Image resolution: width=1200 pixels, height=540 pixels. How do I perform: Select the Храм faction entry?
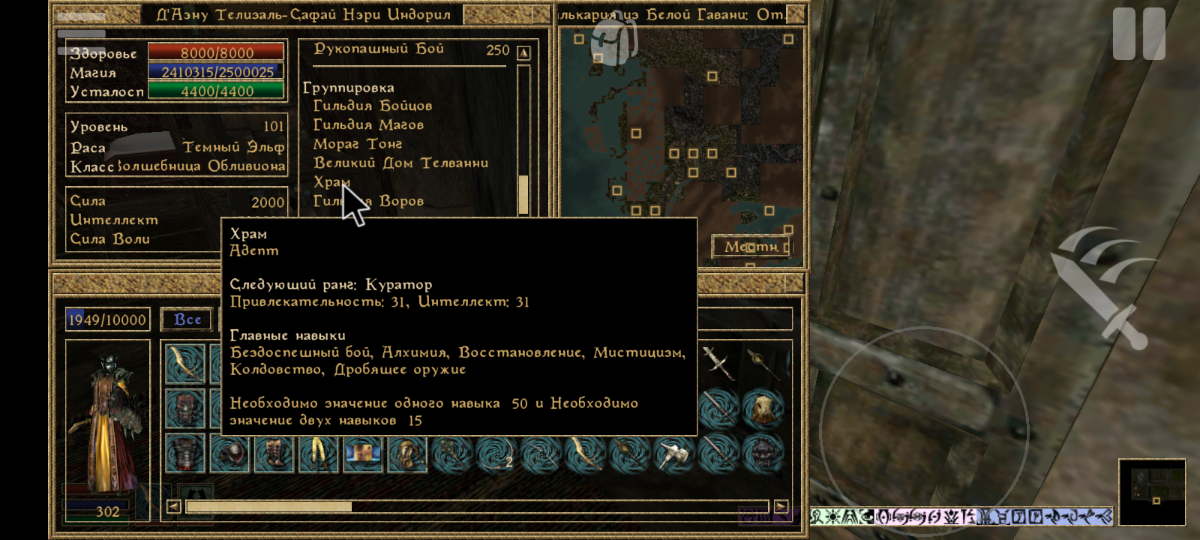[x=332, y=182]
